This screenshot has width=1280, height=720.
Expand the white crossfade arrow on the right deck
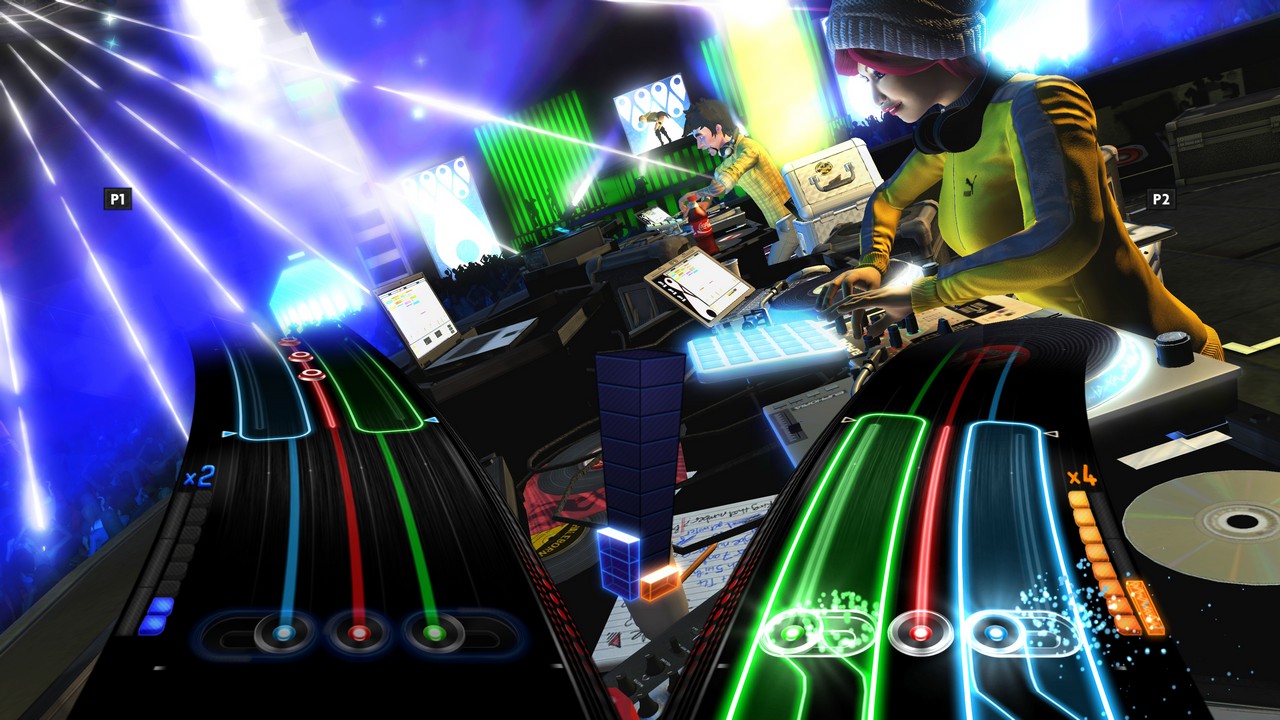click(x=1050, y=435)
